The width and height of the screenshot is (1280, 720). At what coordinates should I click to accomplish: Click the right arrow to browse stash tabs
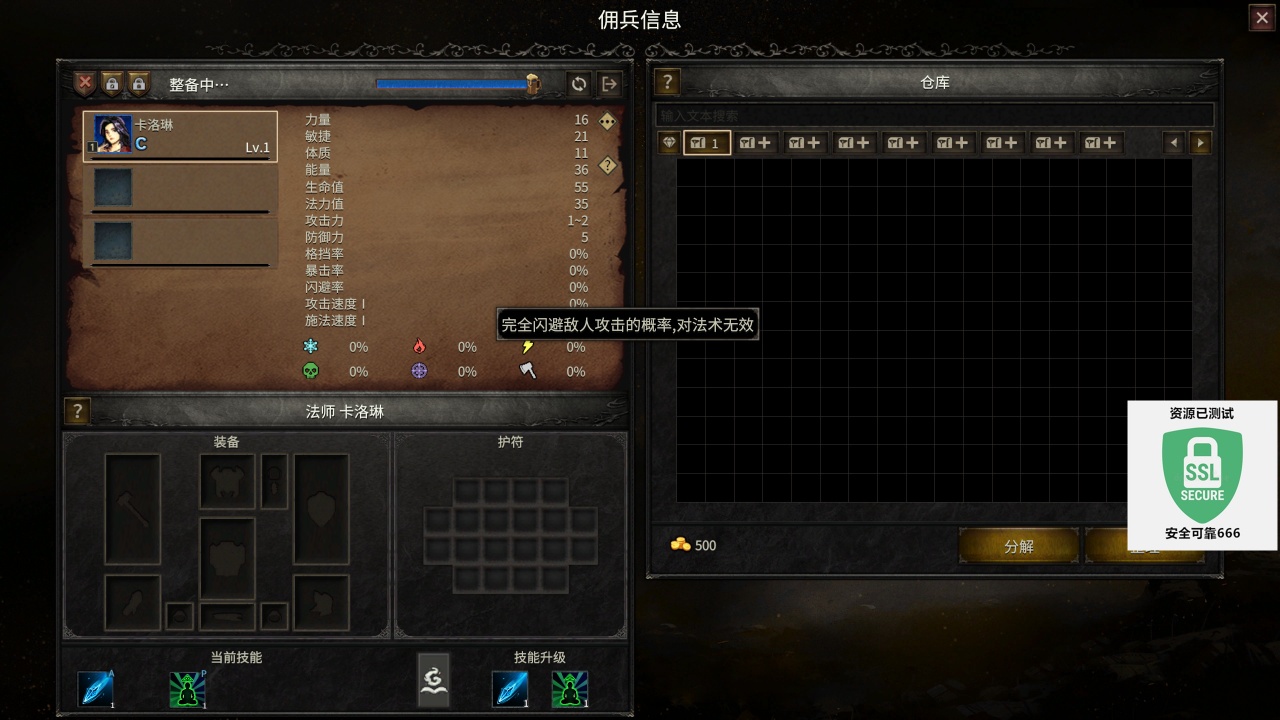click(x=1200, y=142)
